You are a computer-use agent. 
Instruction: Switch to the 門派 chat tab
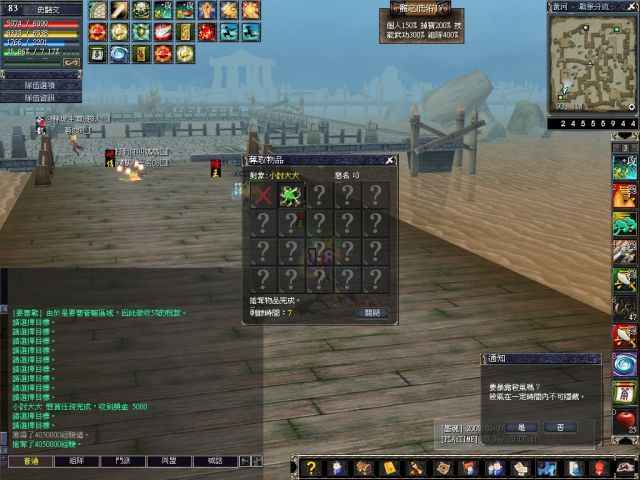tap(123, 461)
